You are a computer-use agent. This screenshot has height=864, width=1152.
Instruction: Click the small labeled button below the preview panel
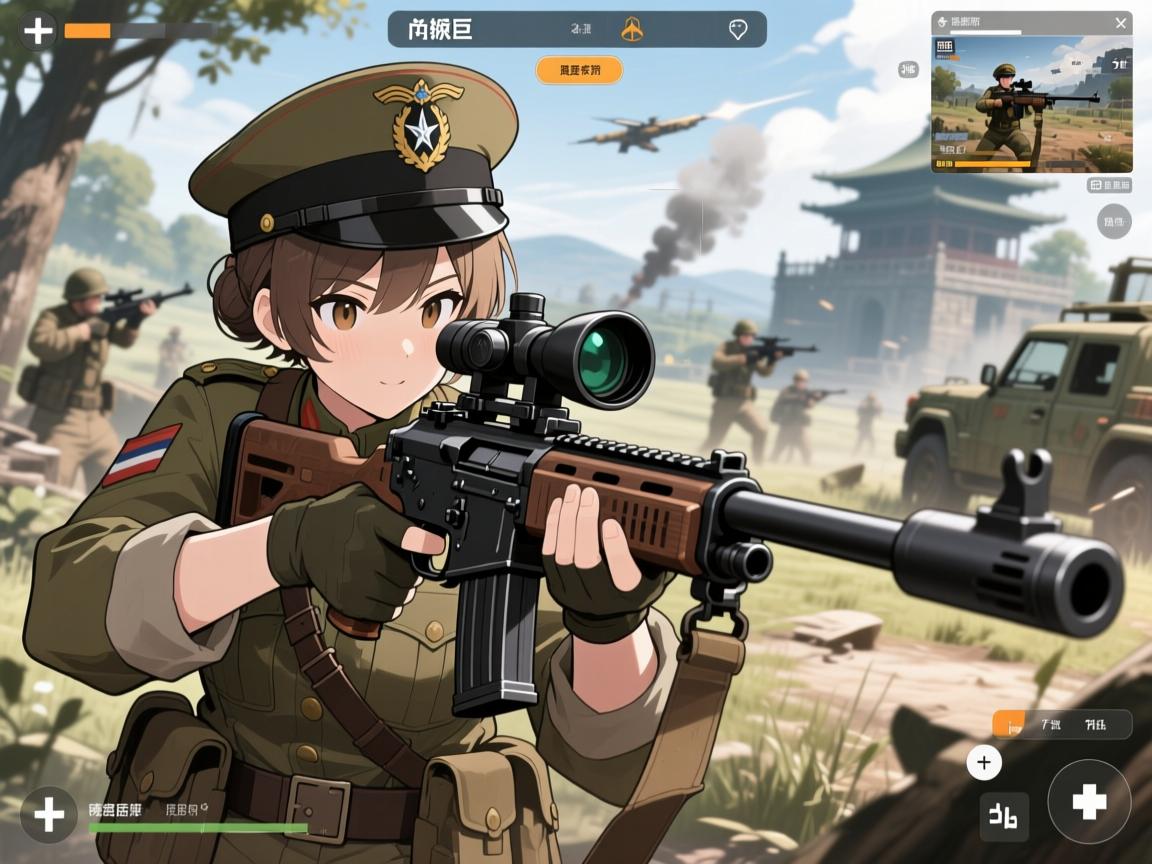pos(1109,185)
